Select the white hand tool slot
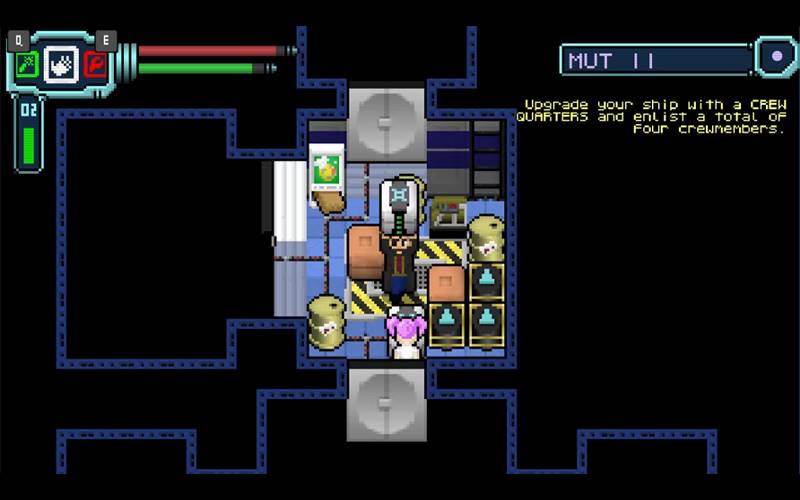The height and width of the screenshot is (500, 800). point(61,66)
